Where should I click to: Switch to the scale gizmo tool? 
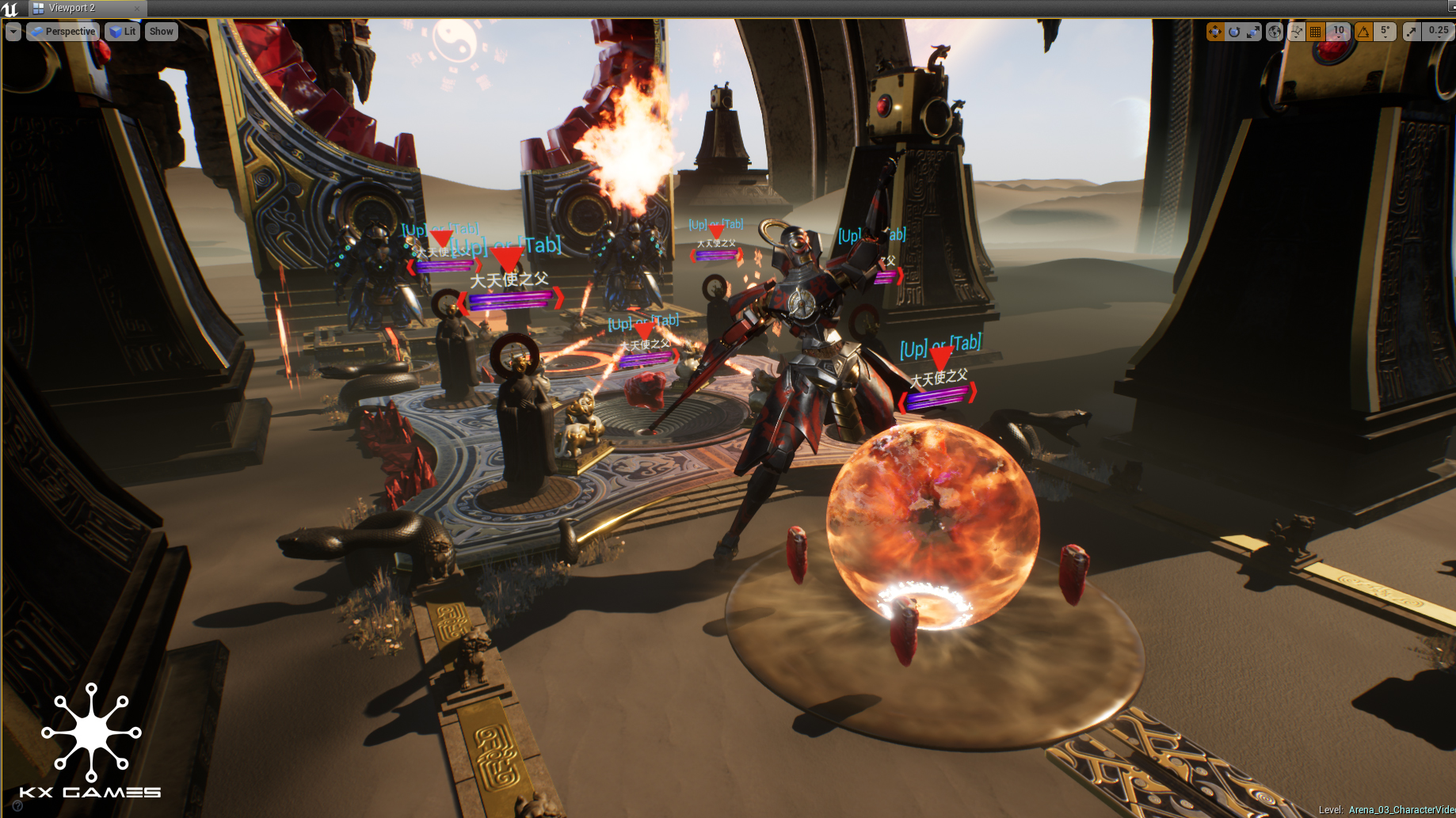tap(1253, 32)
